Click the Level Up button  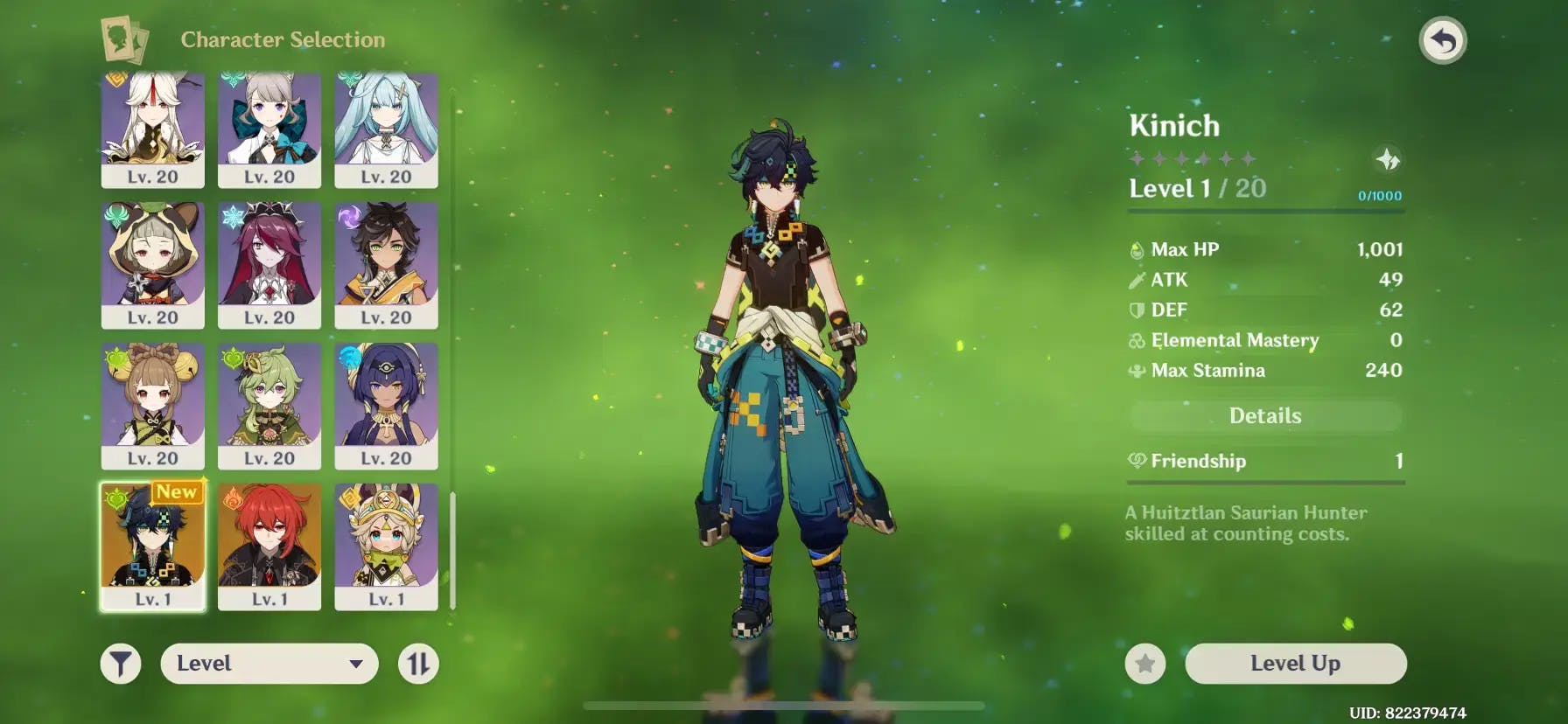[1295, 664]
